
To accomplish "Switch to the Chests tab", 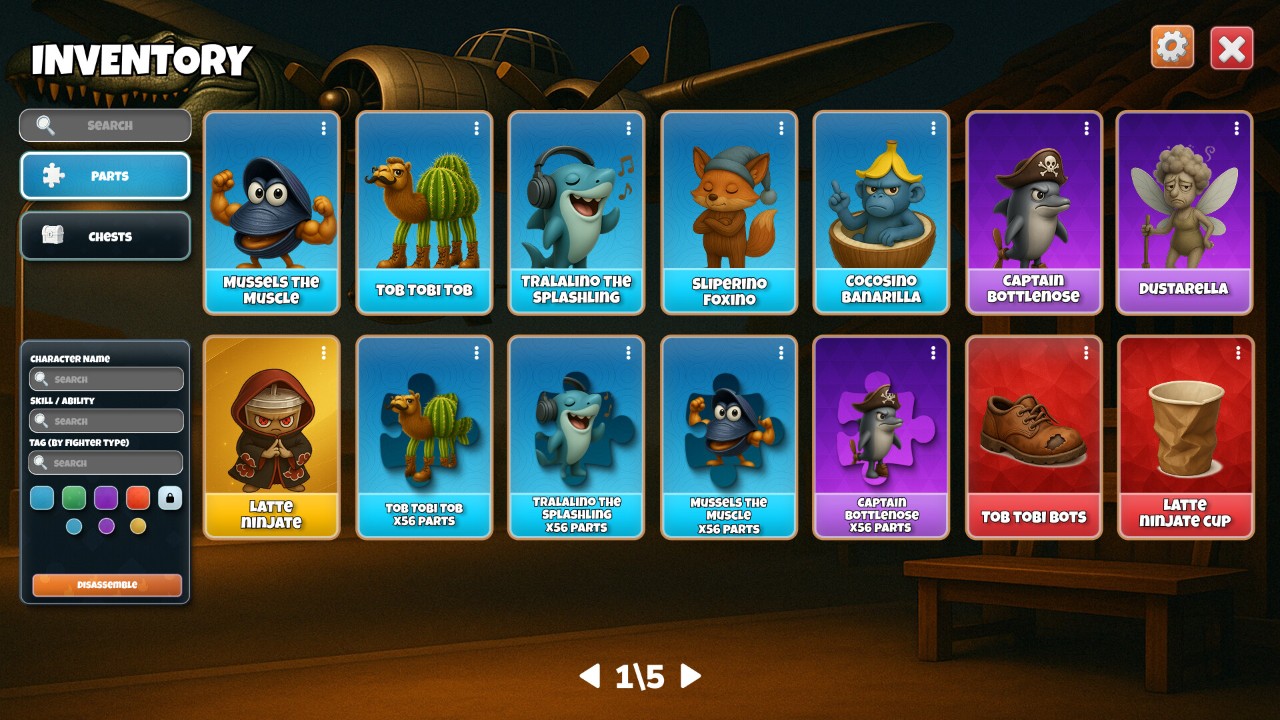I will coord(105,236).
